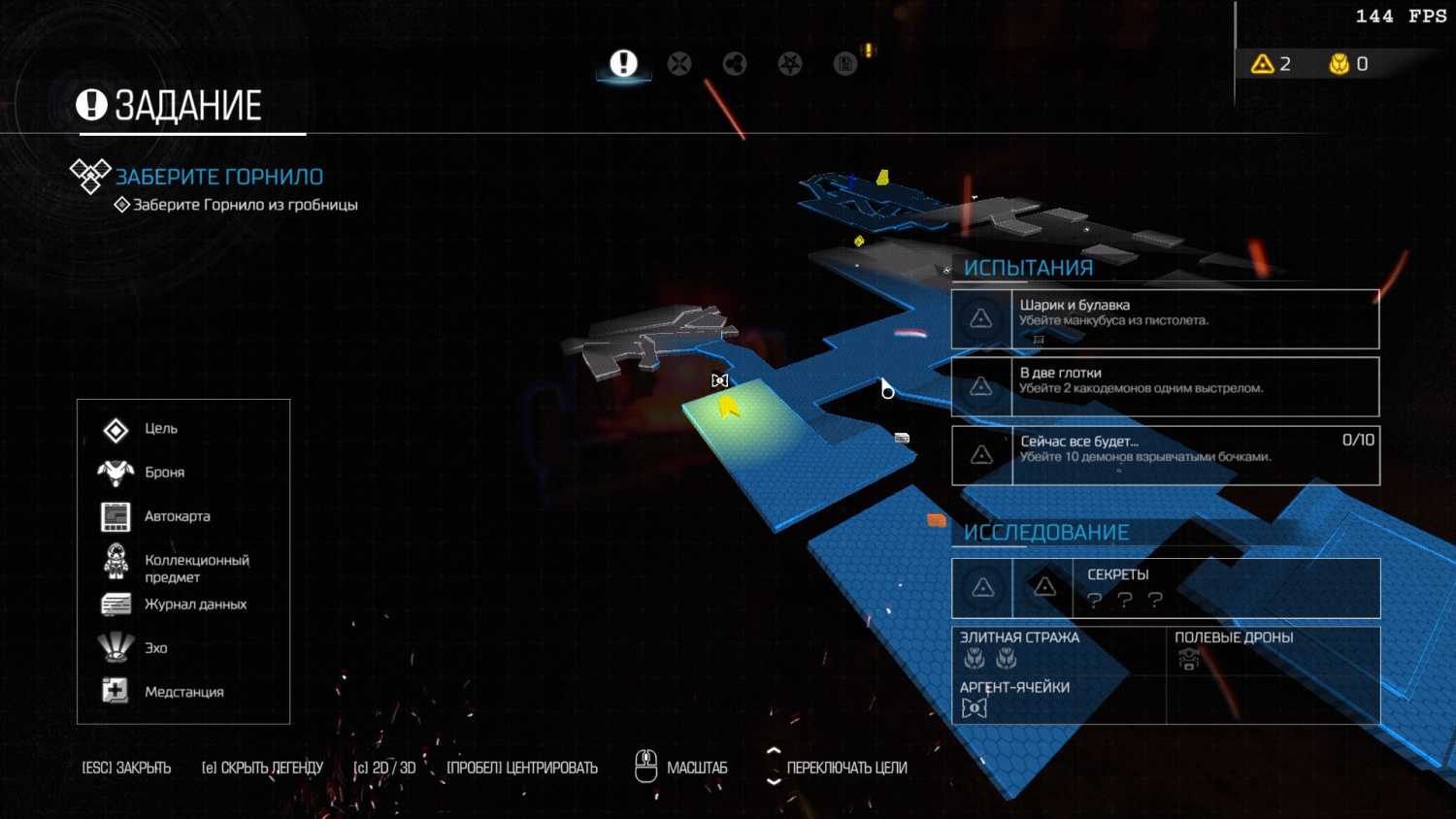Click the Коллекционный предмет legend entry
This screenshot has width=1456, height=819.
point(195,568)
